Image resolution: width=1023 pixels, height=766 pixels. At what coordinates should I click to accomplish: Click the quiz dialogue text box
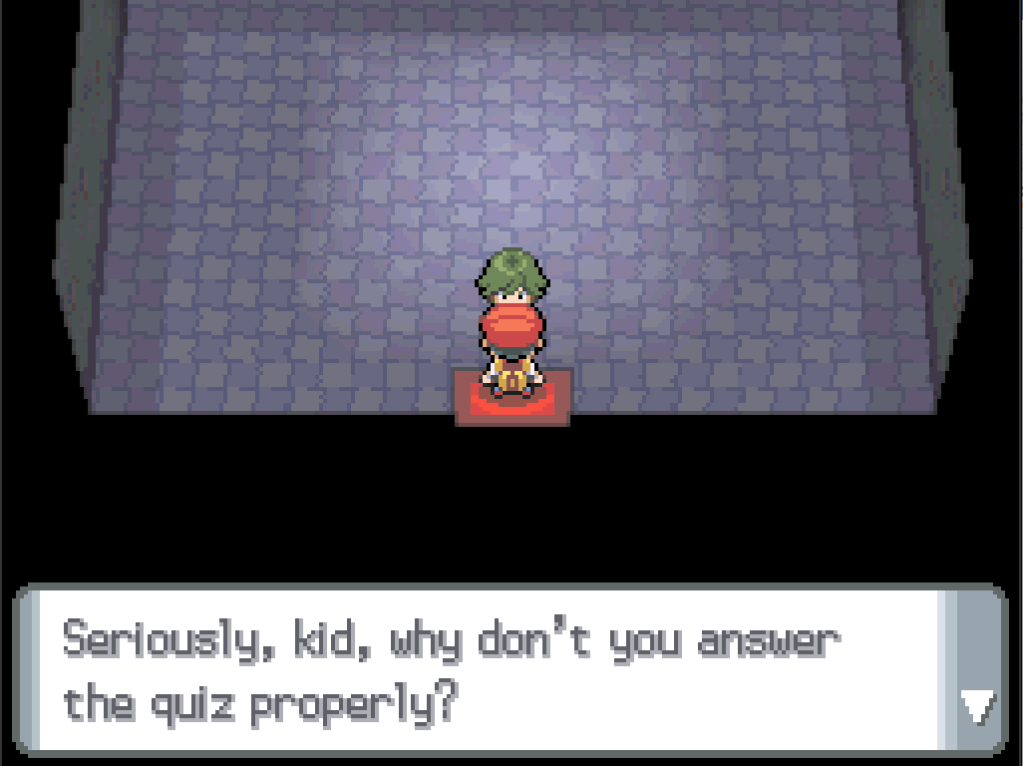point(480,670)
